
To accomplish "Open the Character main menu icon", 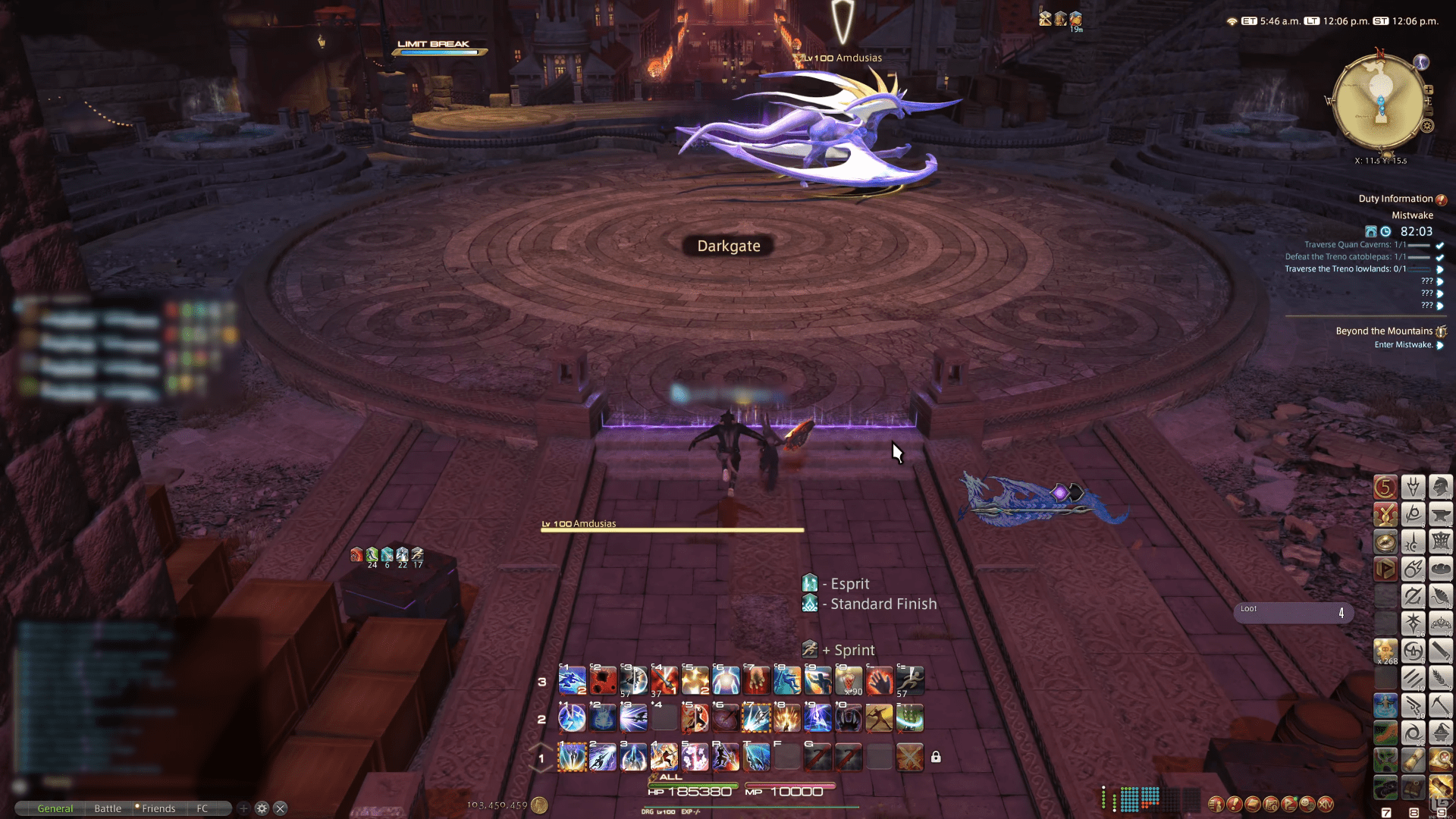I will [x=1216, y=804].
